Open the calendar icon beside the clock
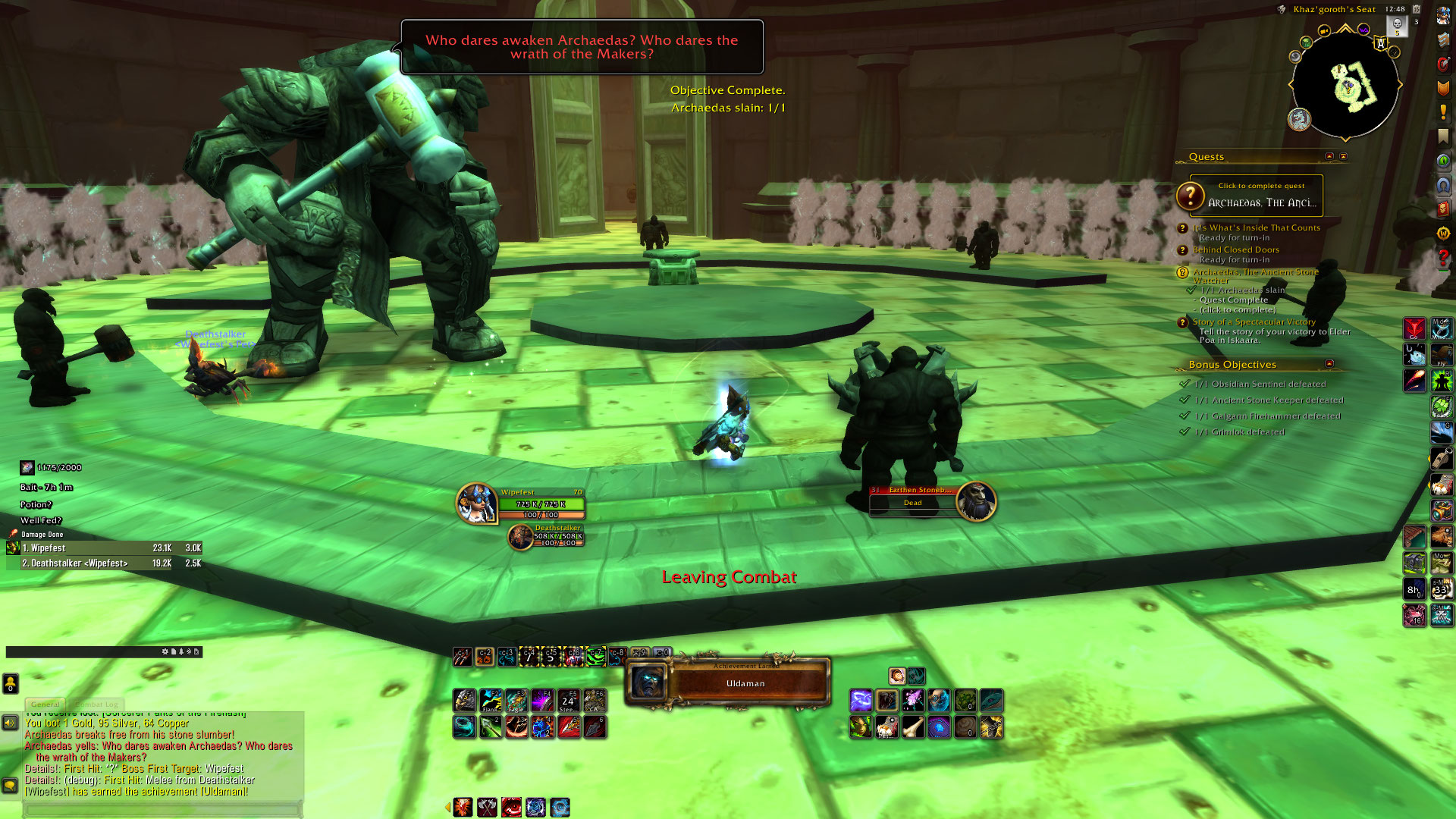 [1416, 9]
